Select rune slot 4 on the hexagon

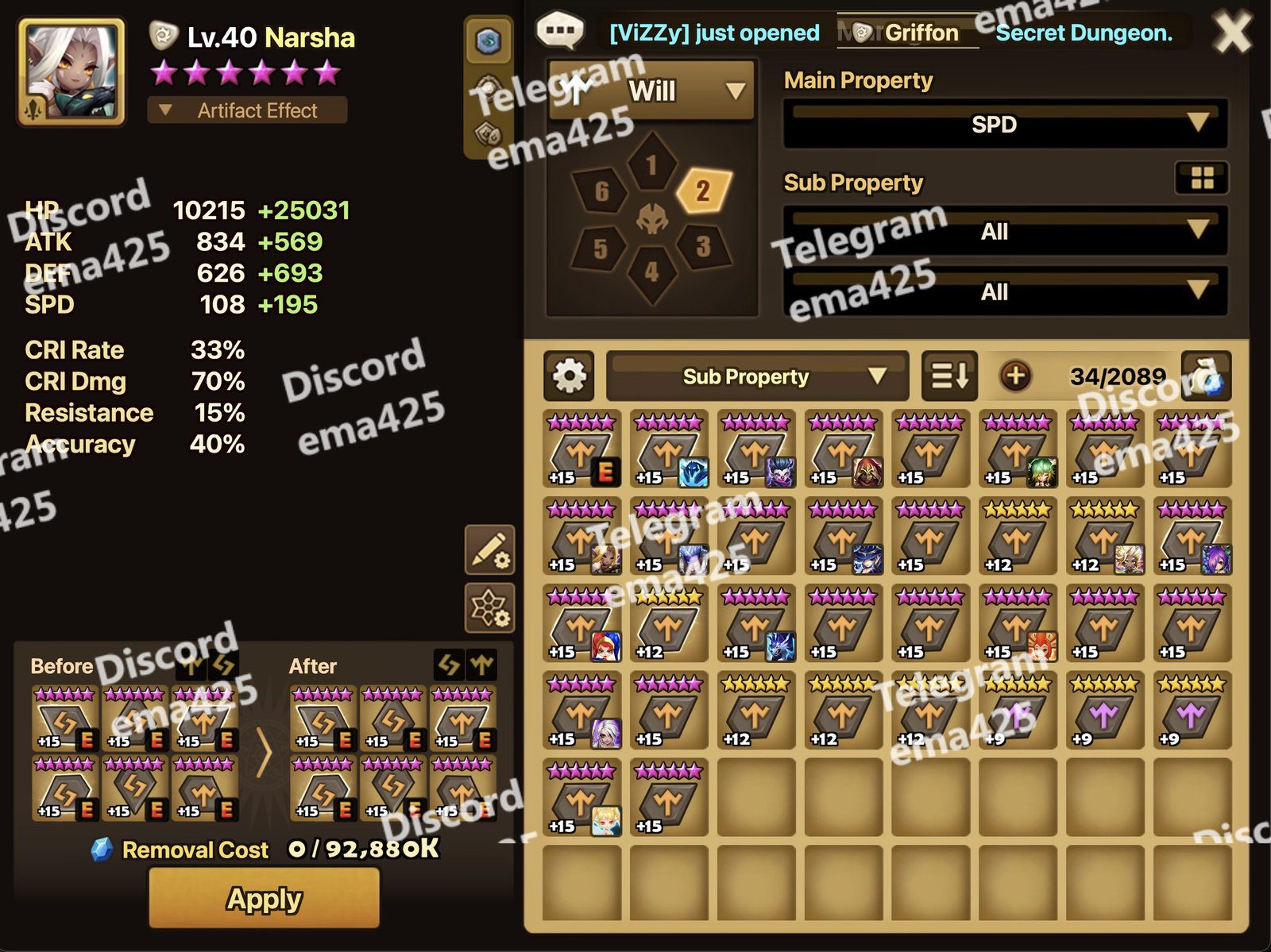coord(651,272)
